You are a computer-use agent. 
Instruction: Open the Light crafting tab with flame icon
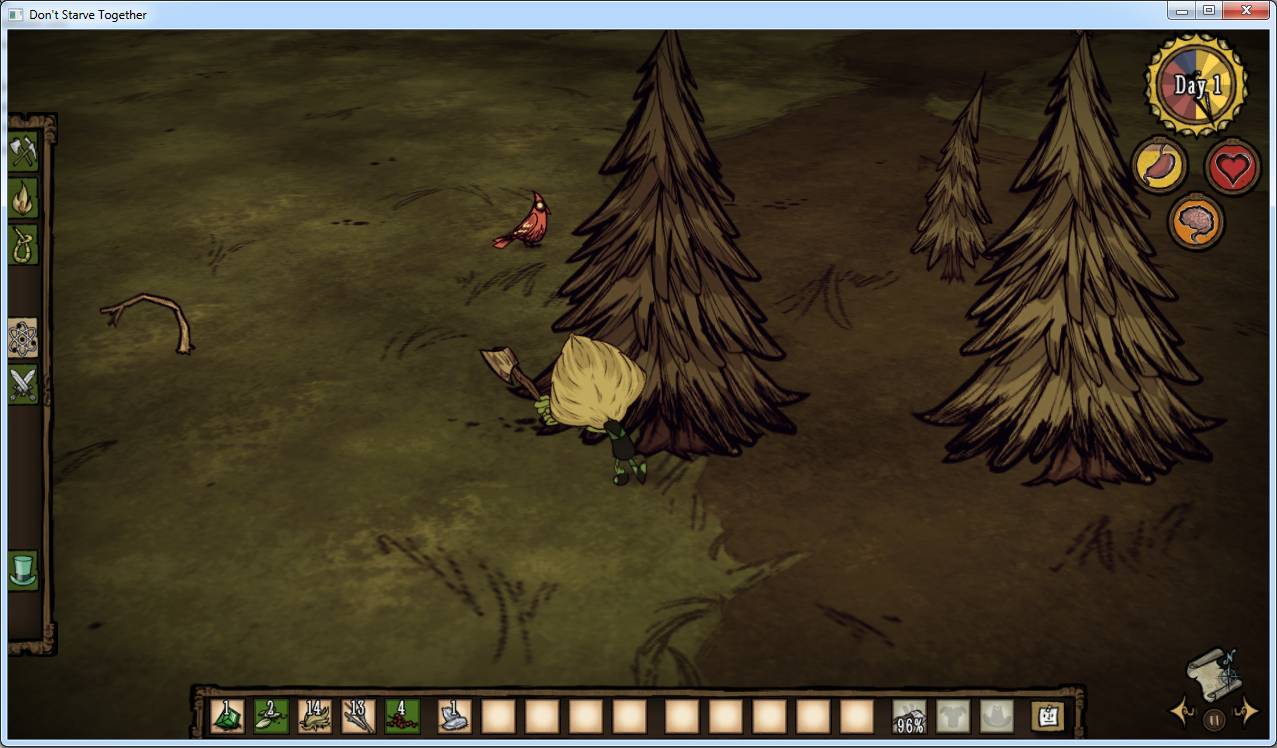23,198
